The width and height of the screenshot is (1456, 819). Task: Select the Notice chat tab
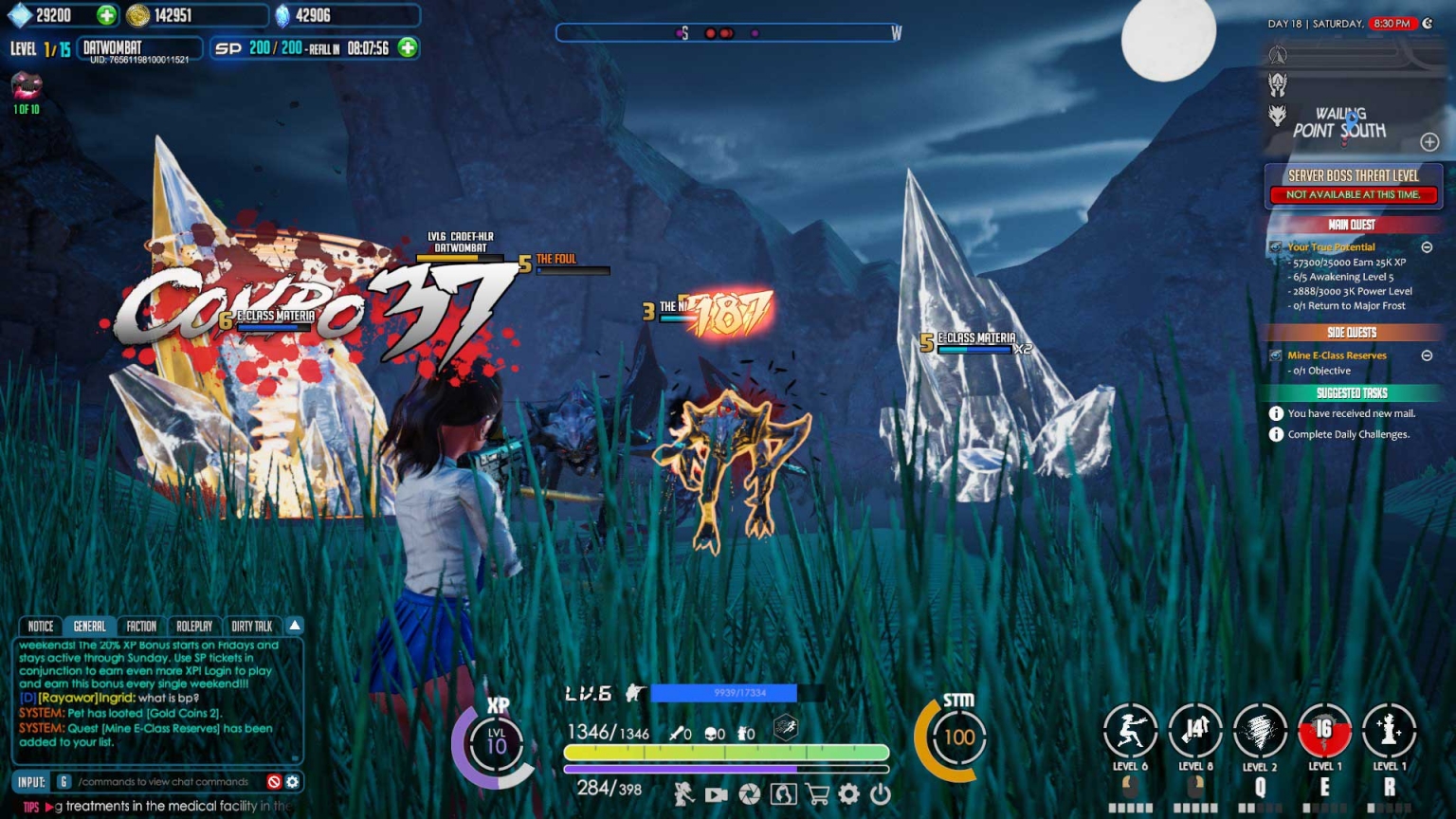[x=41, y=627]
